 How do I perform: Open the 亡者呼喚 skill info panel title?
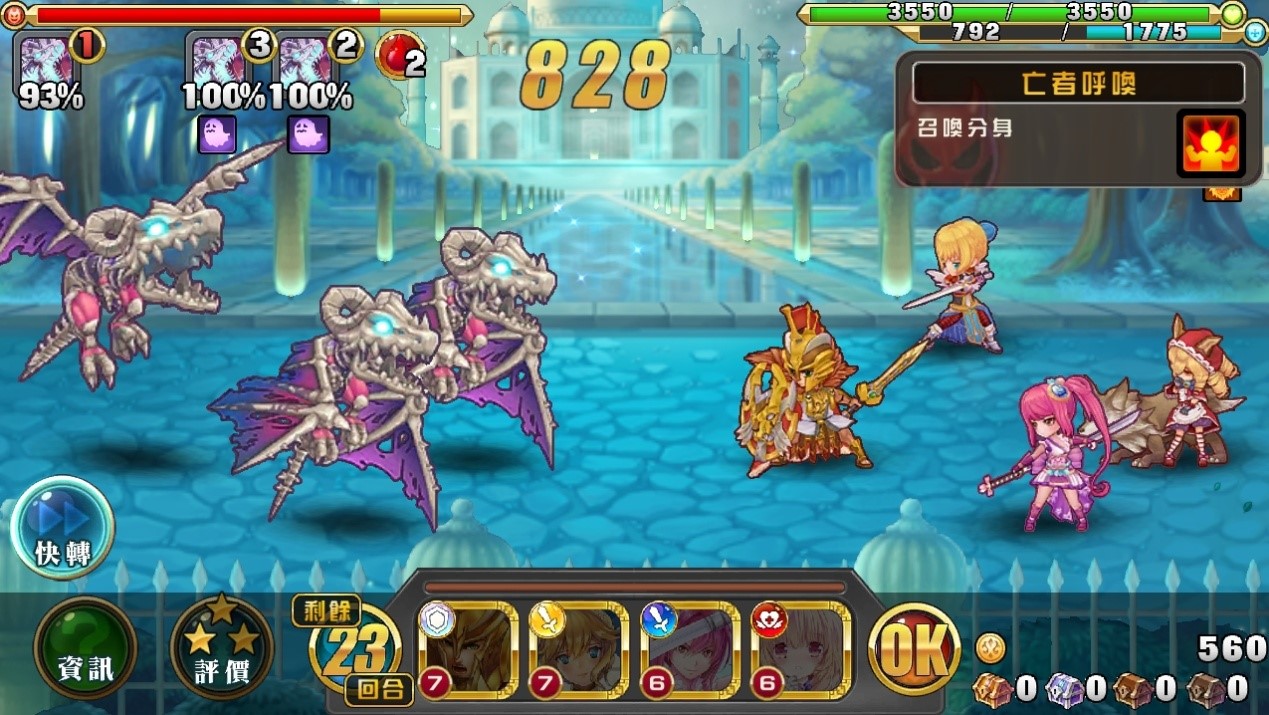[x=1078, y=83]
